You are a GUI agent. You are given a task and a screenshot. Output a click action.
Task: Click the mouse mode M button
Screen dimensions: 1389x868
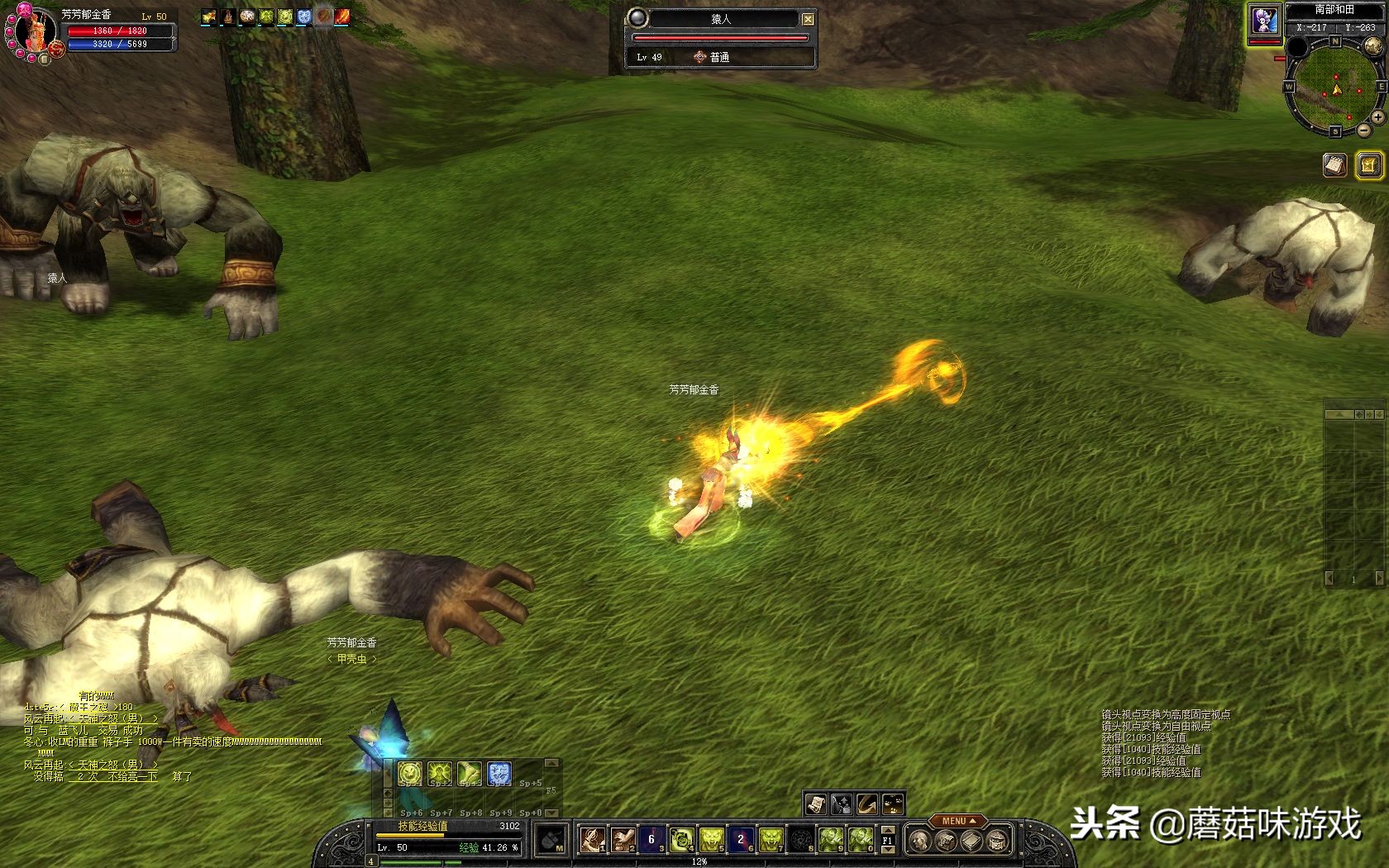tap(551, 842)
